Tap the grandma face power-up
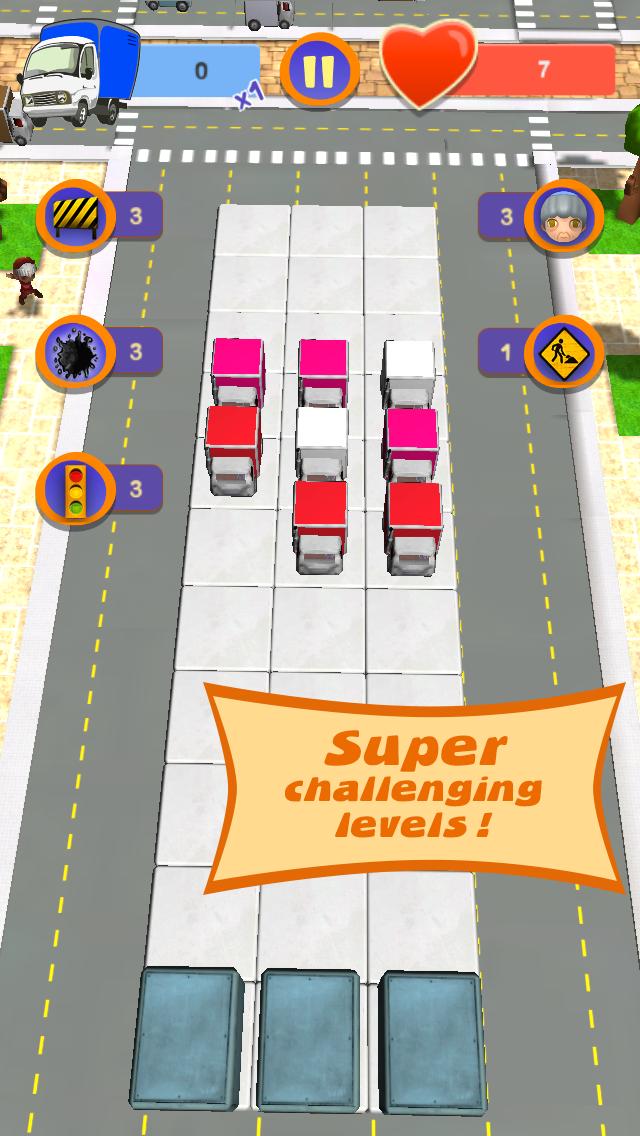The height and width of the screenshot is (1136, 640). pos(565,216)
